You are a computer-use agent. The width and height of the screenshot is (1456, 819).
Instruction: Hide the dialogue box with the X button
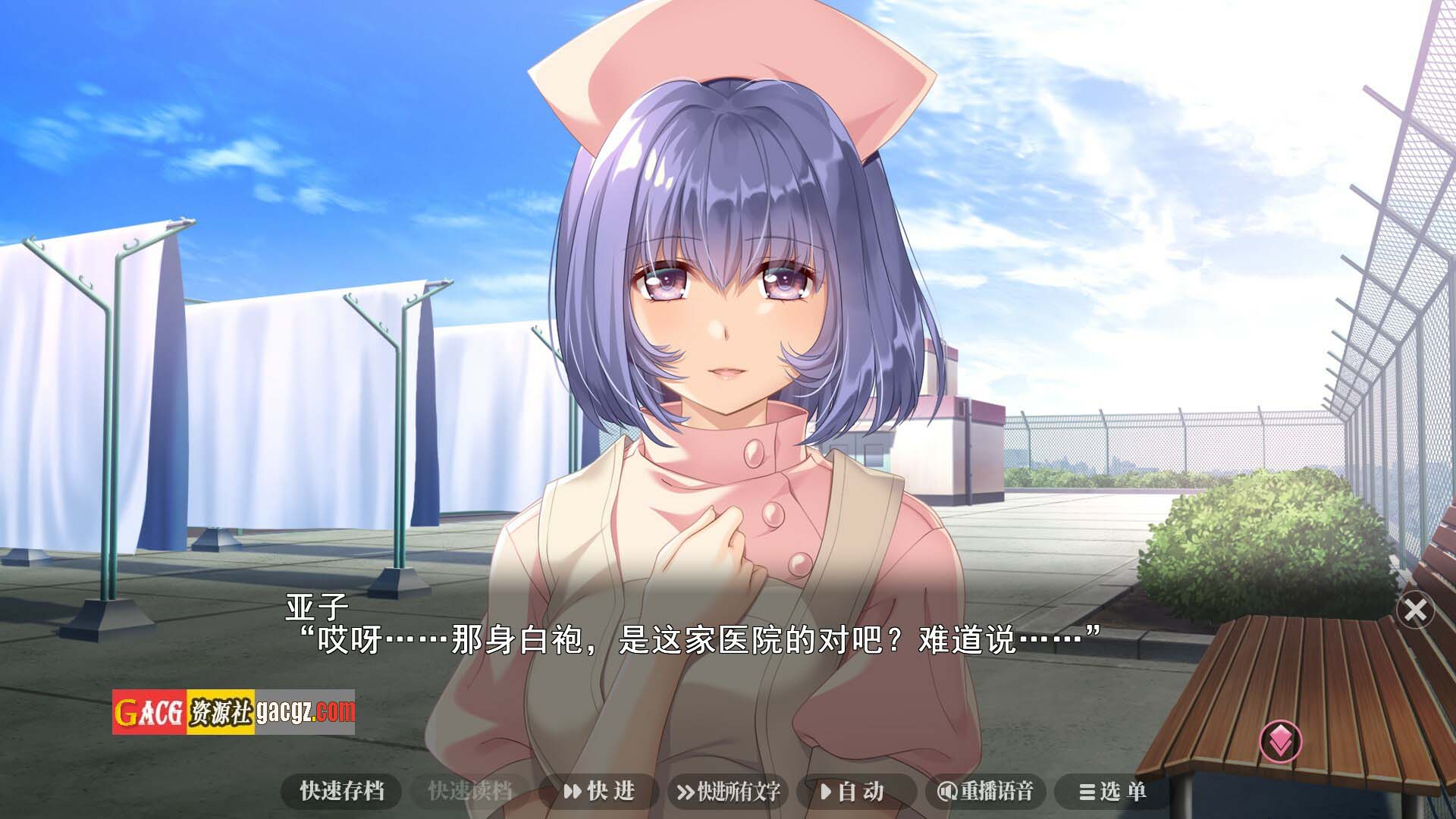(x=1414, y=610)
